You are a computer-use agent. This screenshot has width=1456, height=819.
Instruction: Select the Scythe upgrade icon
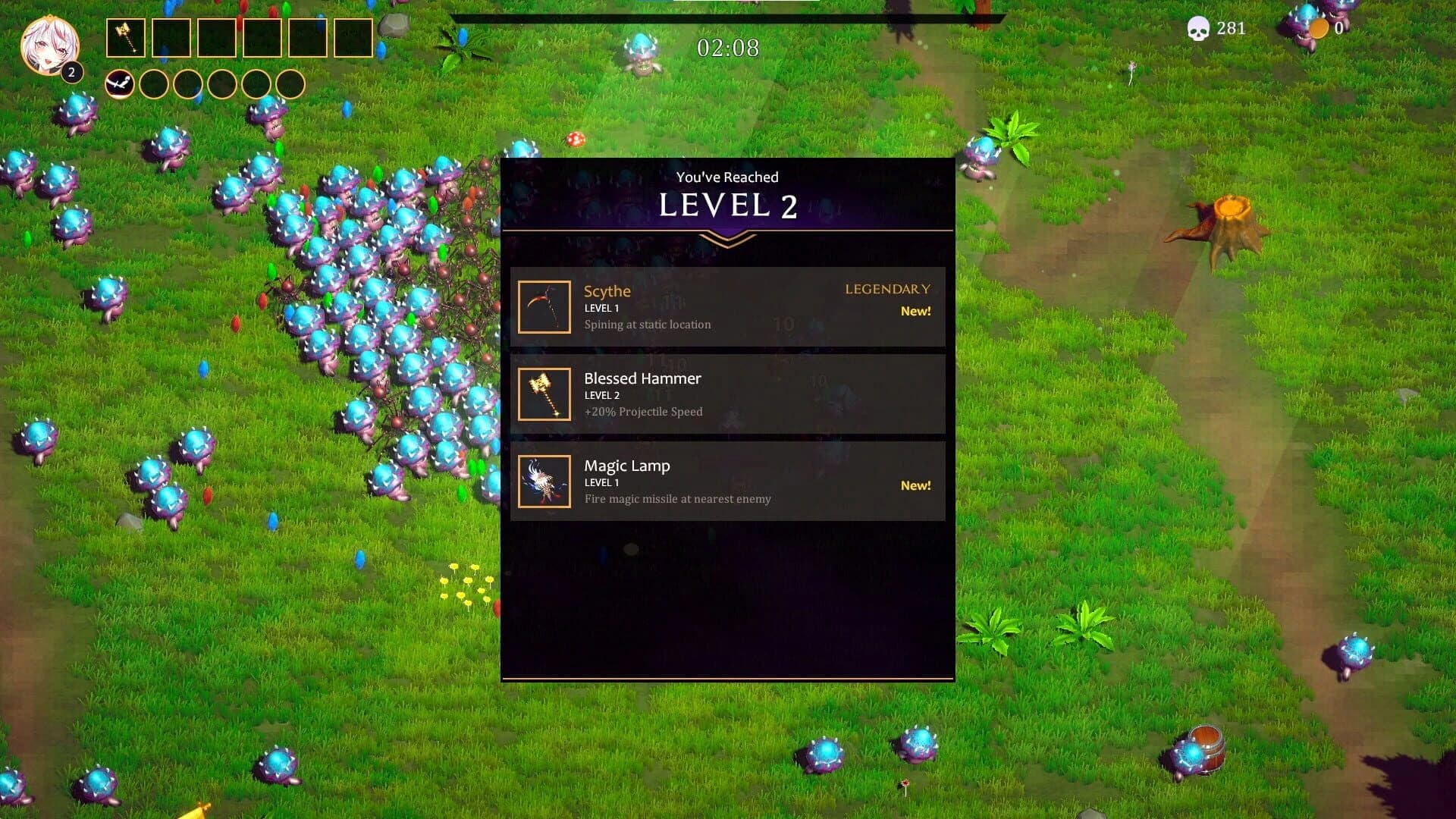[x=543, y=307]
